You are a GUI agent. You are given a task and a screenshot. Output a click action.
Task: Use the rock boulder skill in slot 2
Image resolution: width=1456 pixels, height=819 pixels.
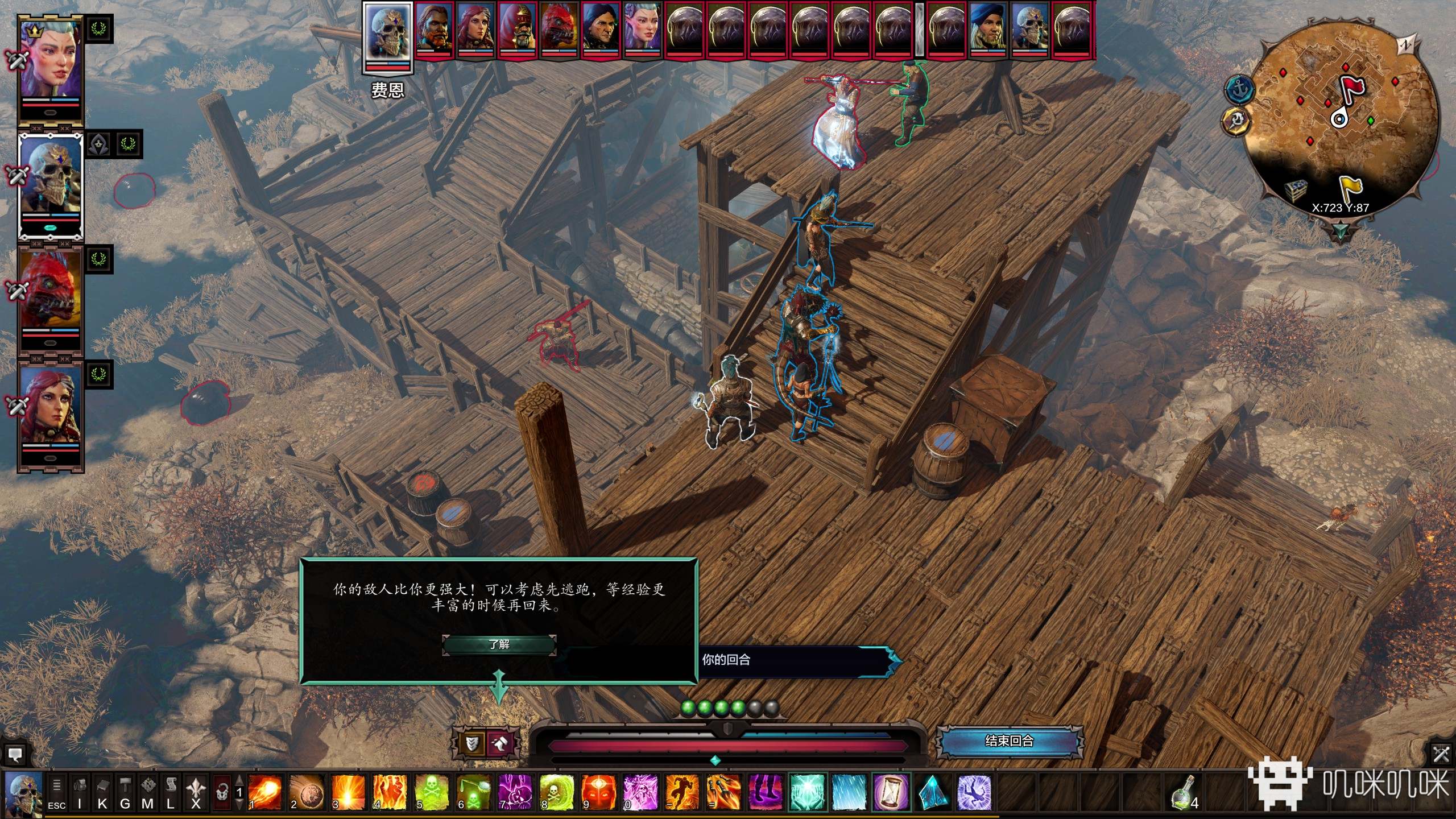coord(307,791)
